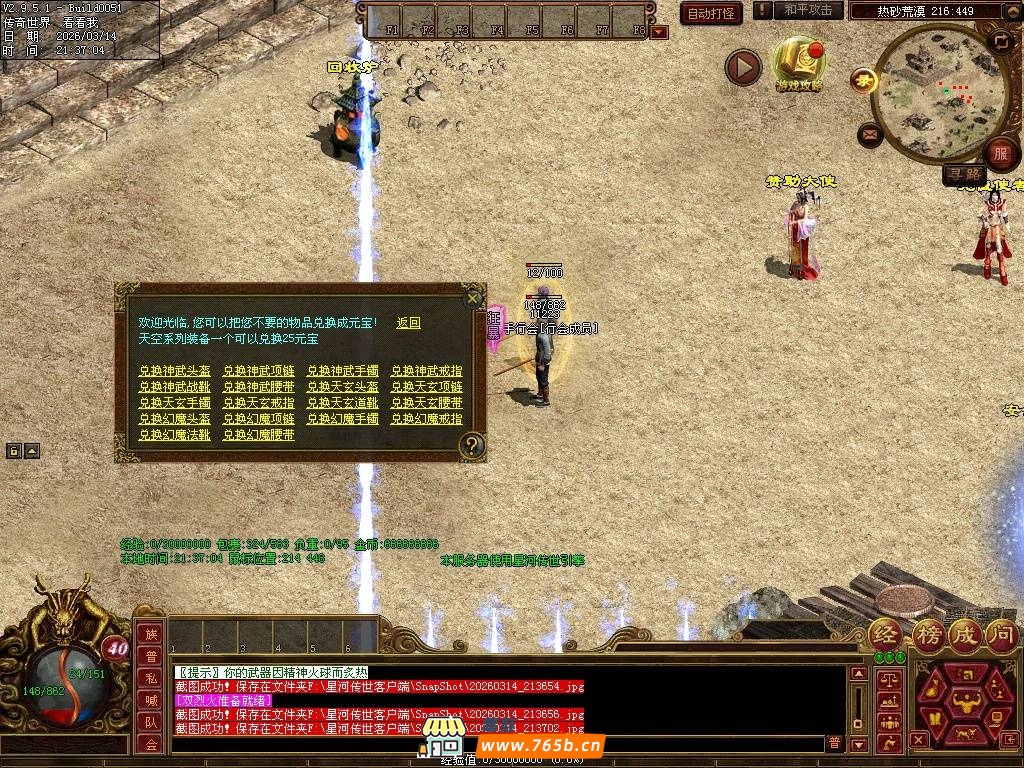This screenshot has height=768, width=1024.
Task: Toggle 自动打怪 auto-fight button
Action: coord(711,13)
